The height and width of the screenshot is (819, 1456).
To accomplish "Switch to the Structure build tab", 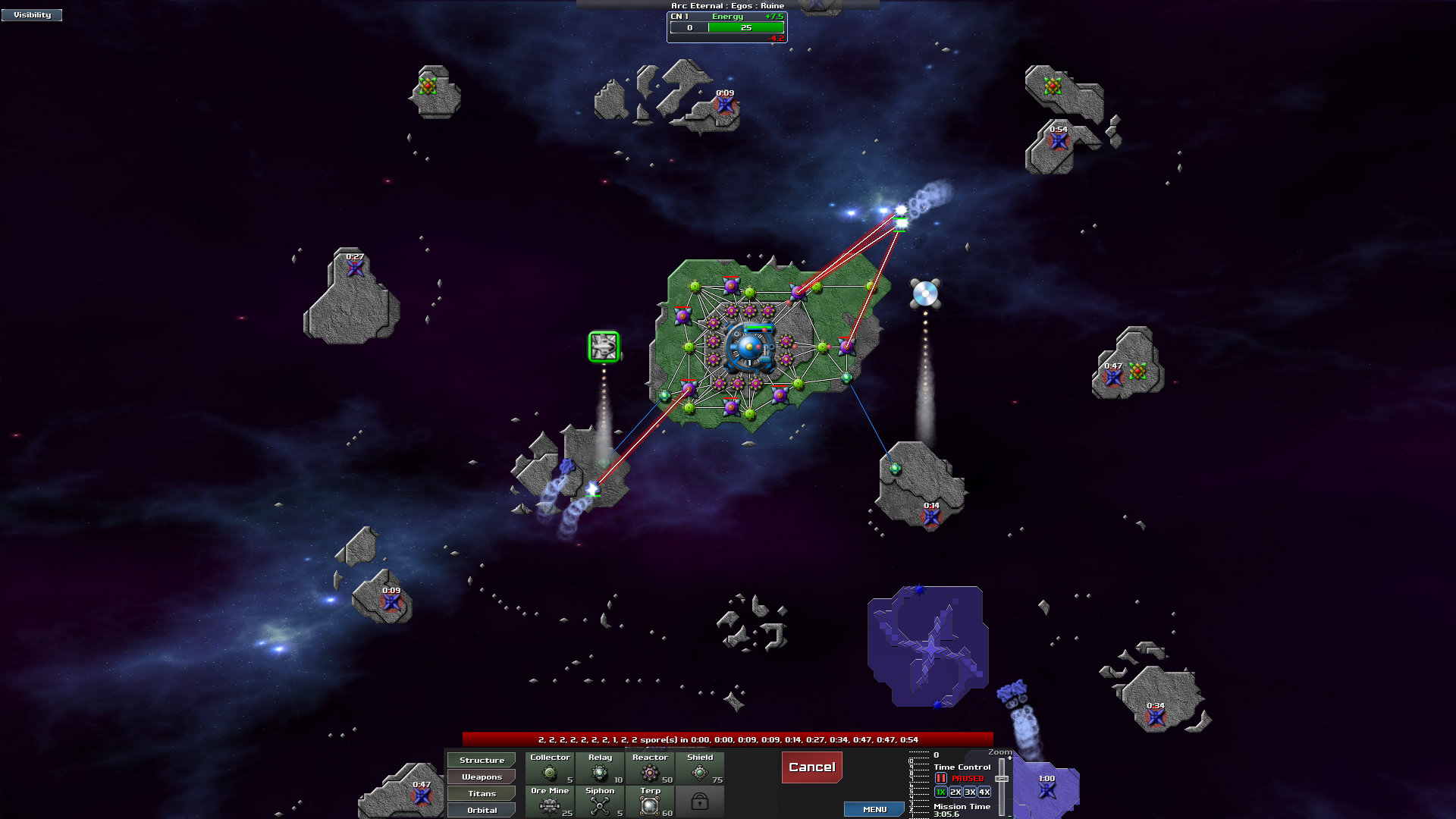I will 482,760.
